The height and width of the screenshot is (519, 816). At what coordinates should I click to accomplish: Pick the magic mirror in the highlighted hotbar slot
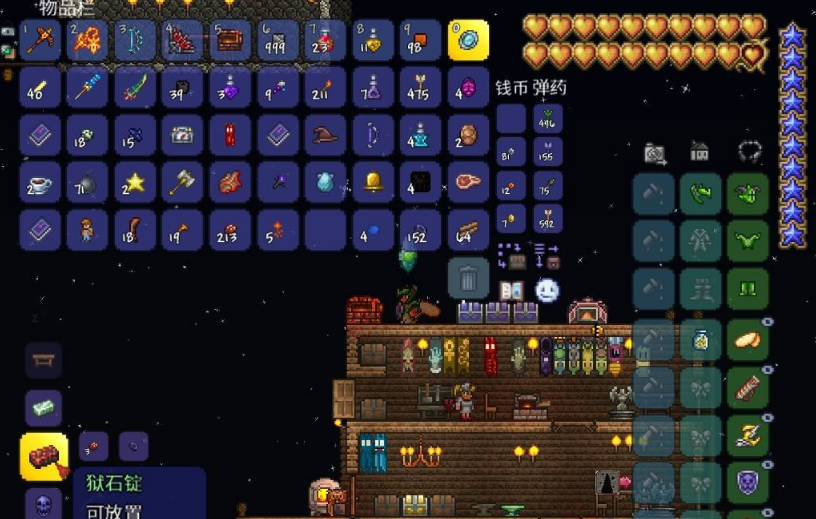point(468,40)
